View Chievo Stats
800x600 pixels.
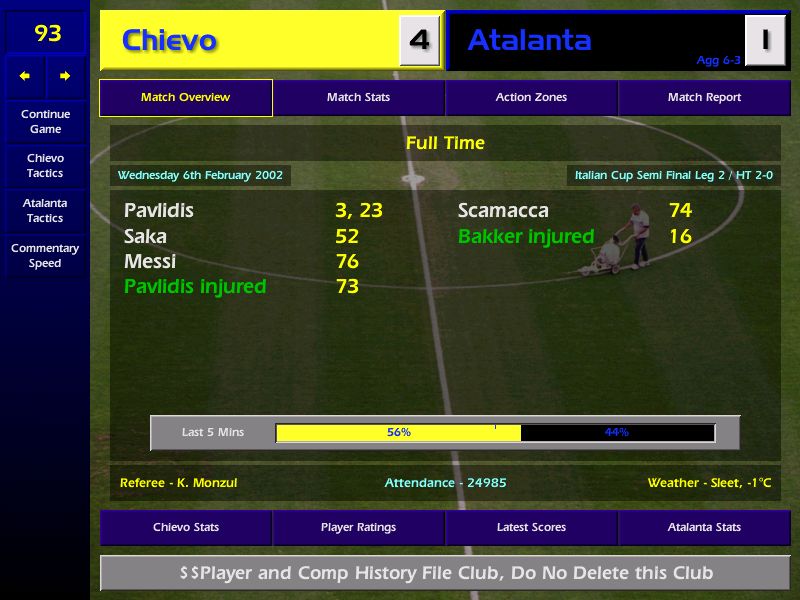[x=185, y=527]
